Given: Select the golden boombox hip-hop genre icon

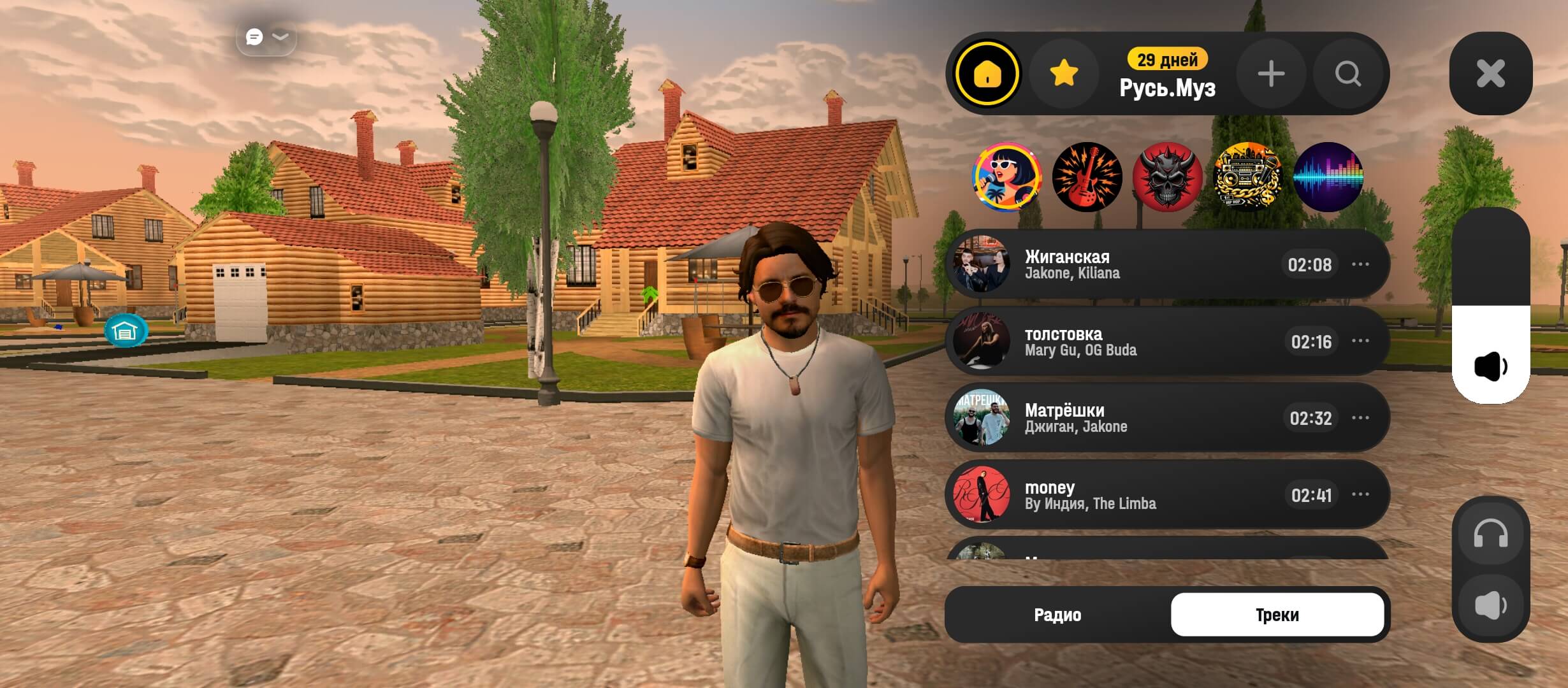Looking at the screenshot, I should tap(1247, 176).
